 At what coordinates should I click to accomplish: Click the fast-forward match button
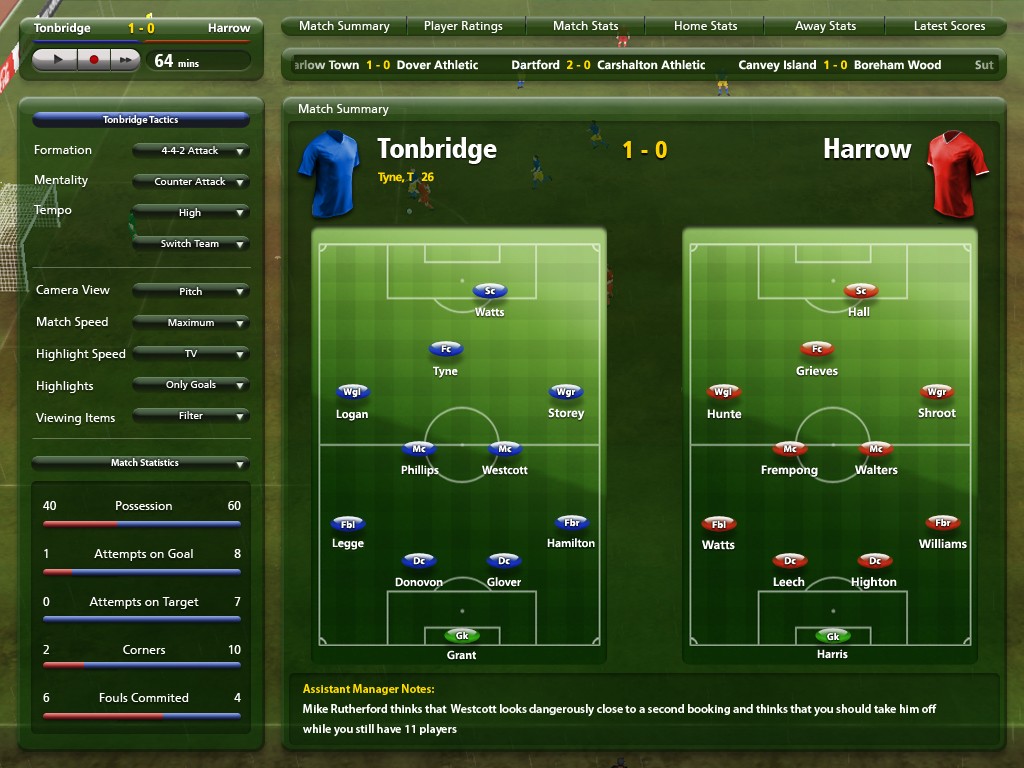(x=125, y=60)
